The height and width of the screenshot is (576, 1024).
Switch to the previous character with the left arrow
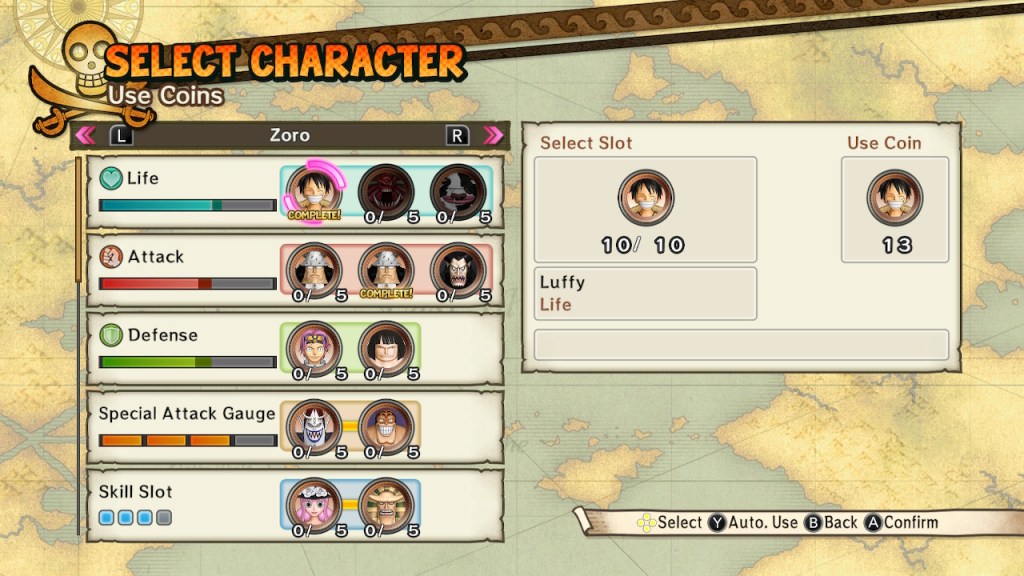click(86, 135)
